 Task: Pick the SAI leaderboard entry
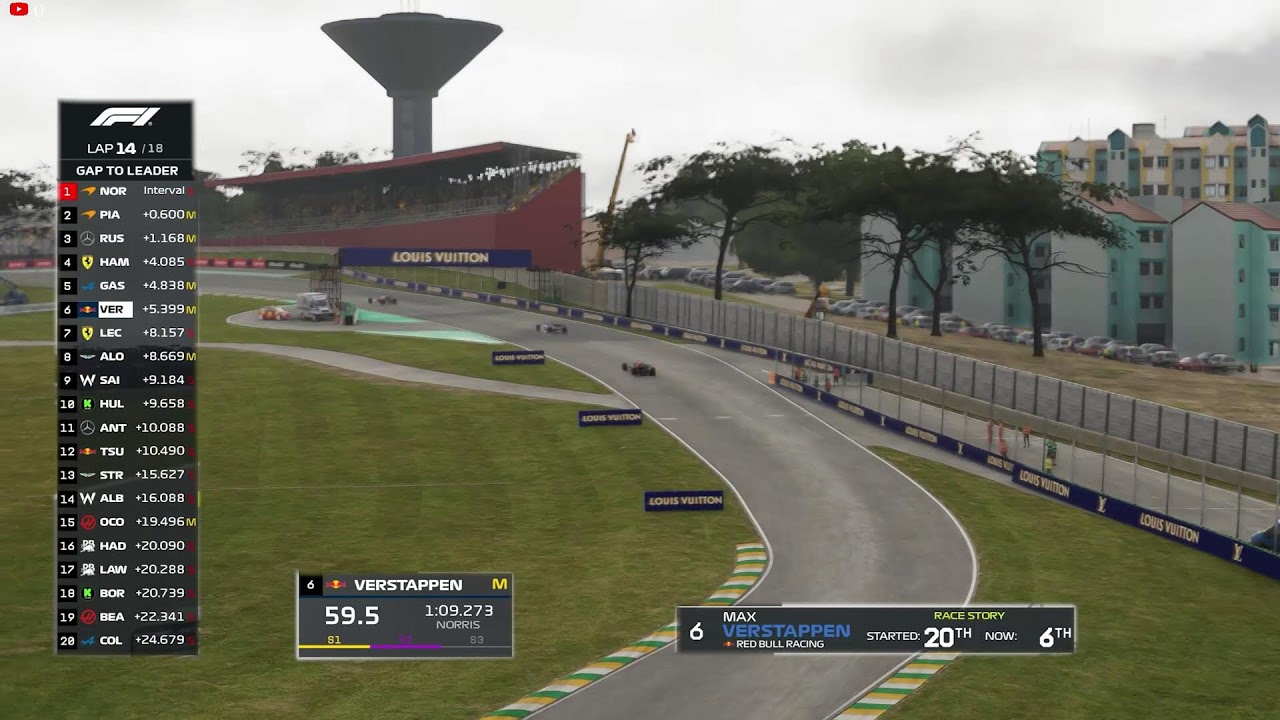(x=126, y=380)
